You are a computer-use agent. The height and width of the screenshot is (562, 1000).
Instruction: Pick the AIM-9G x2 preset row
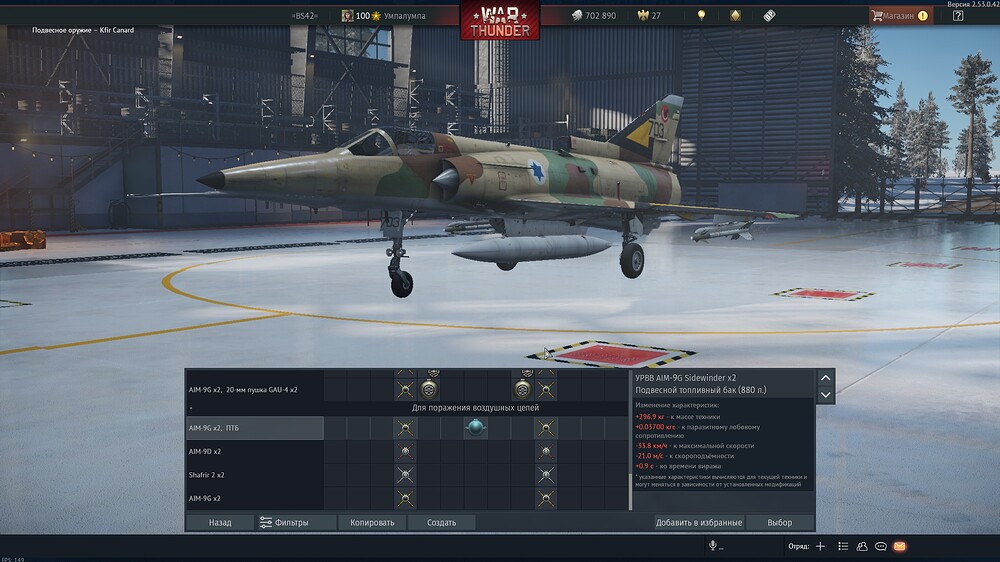254,498
